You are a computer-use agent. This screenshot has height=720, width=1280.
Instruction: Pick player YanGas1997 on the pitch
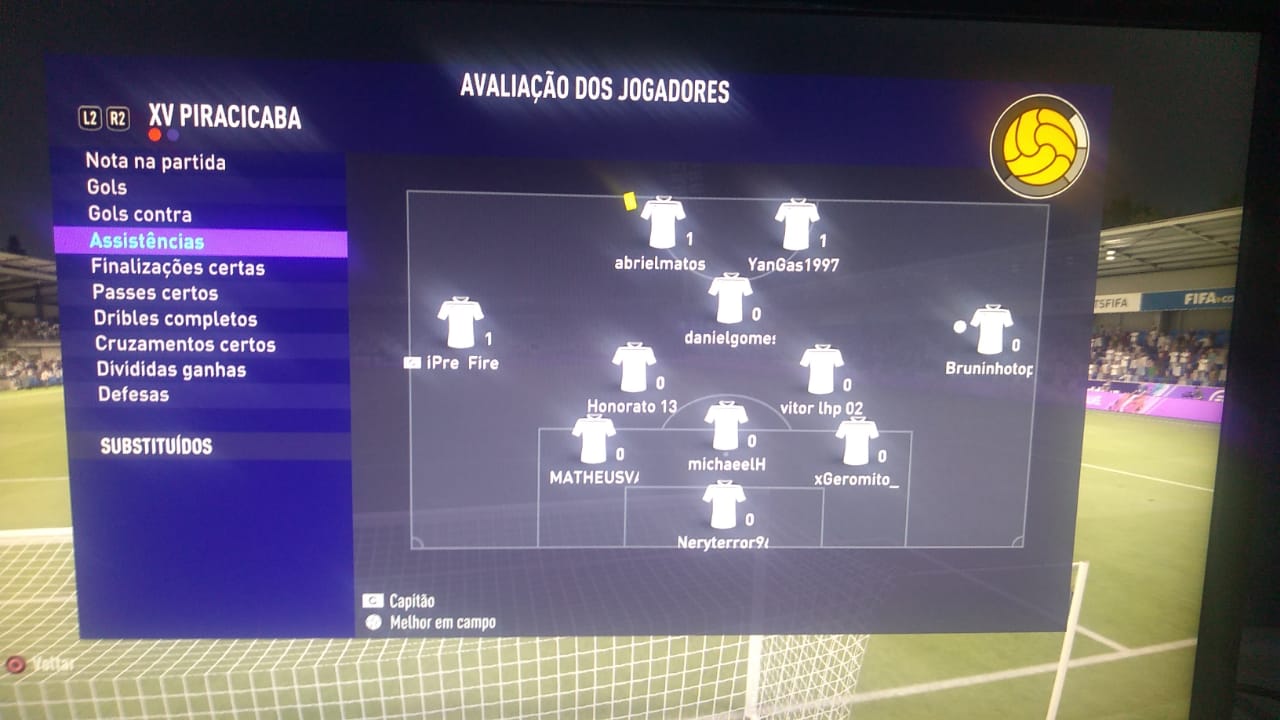(x=797, y=225)
